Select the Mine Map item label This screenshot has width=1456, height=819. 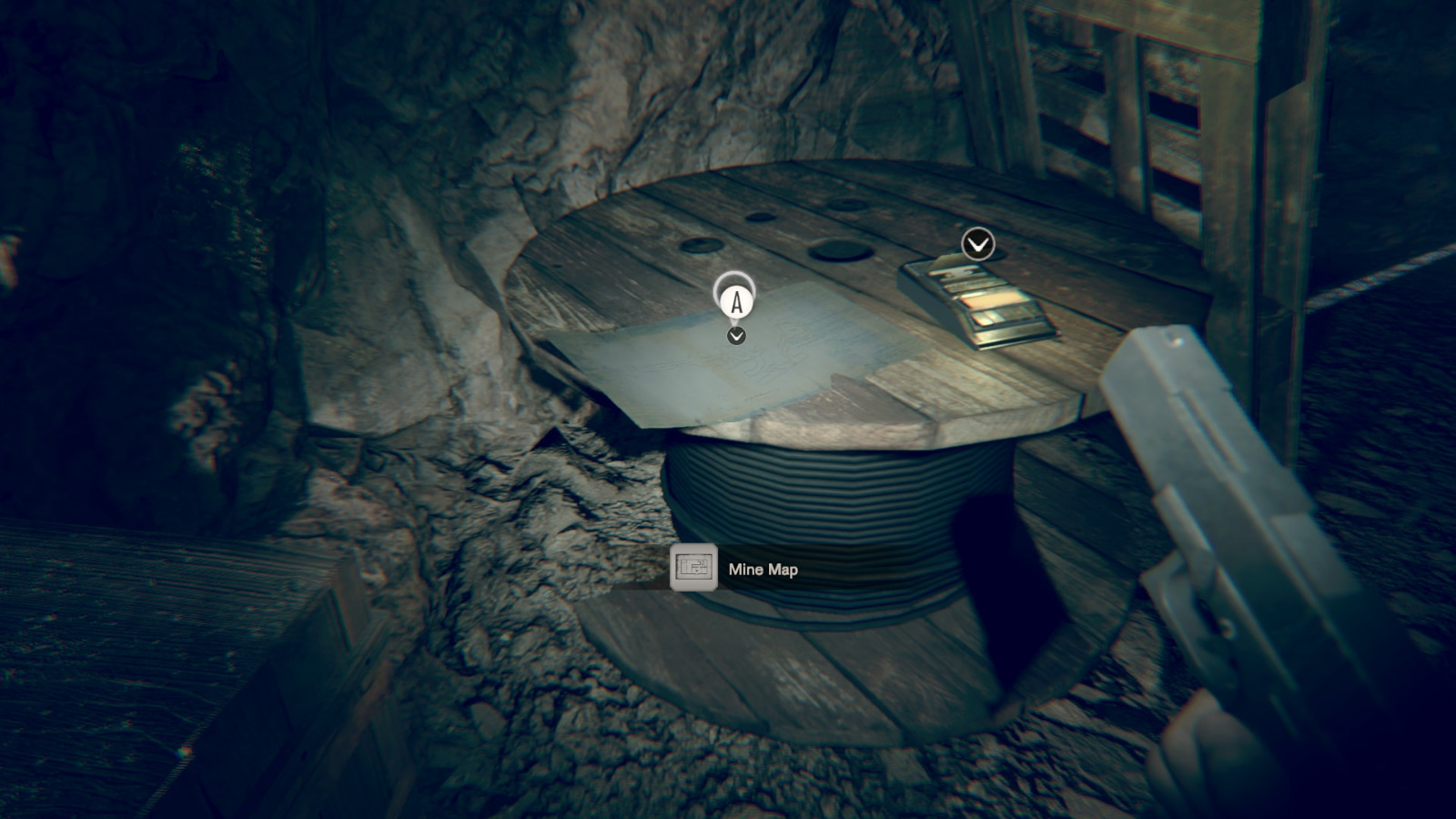point(763,570)
